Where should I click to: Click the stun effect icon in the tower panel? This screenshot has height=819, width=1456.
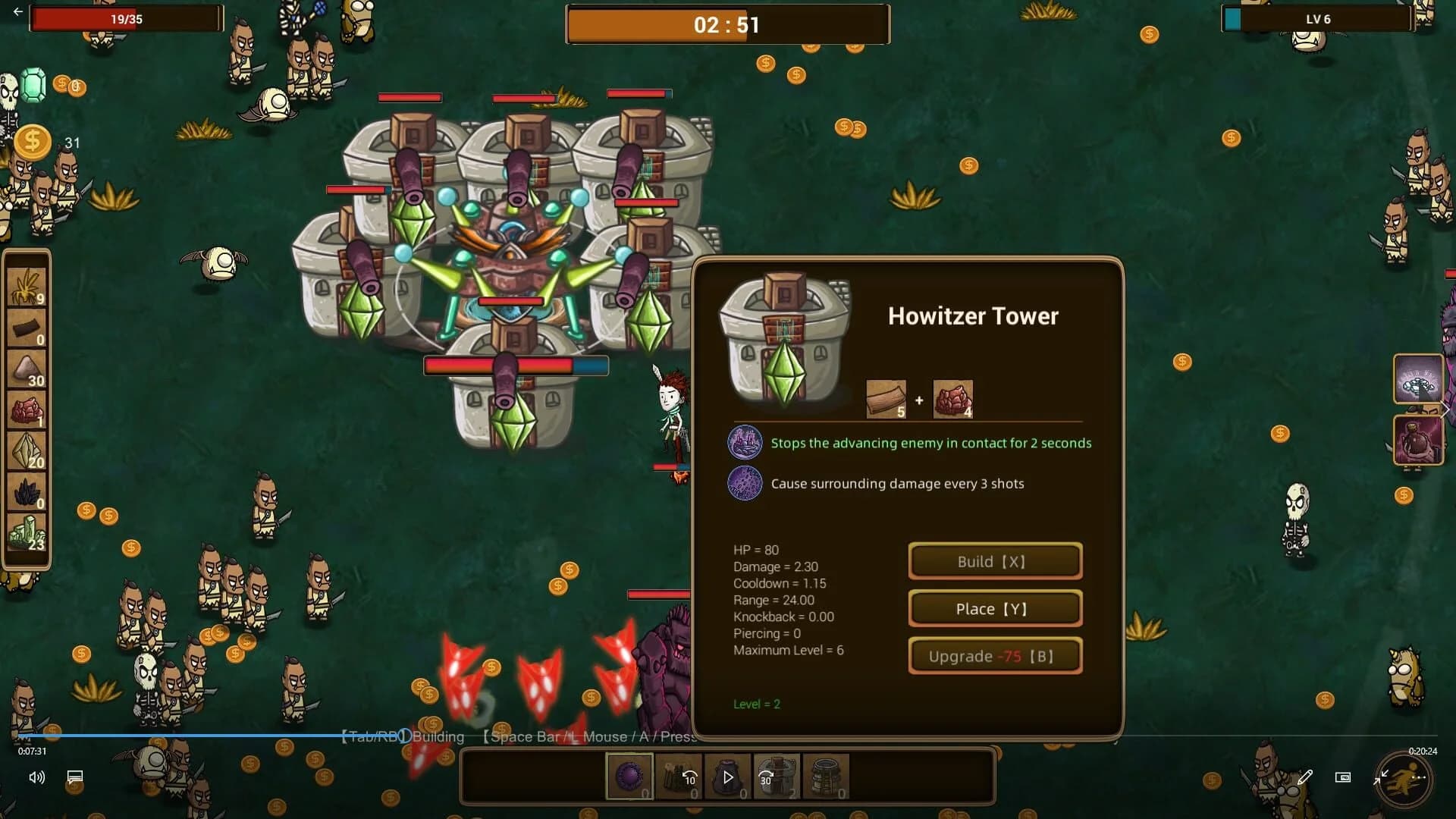[x=745, y=443]
